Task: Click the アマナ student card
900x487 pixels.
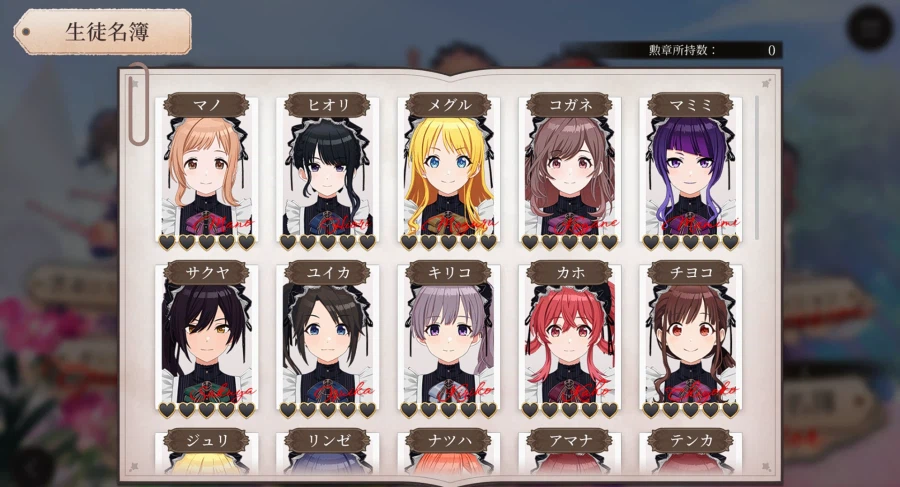Action: [x=569, y=452]
